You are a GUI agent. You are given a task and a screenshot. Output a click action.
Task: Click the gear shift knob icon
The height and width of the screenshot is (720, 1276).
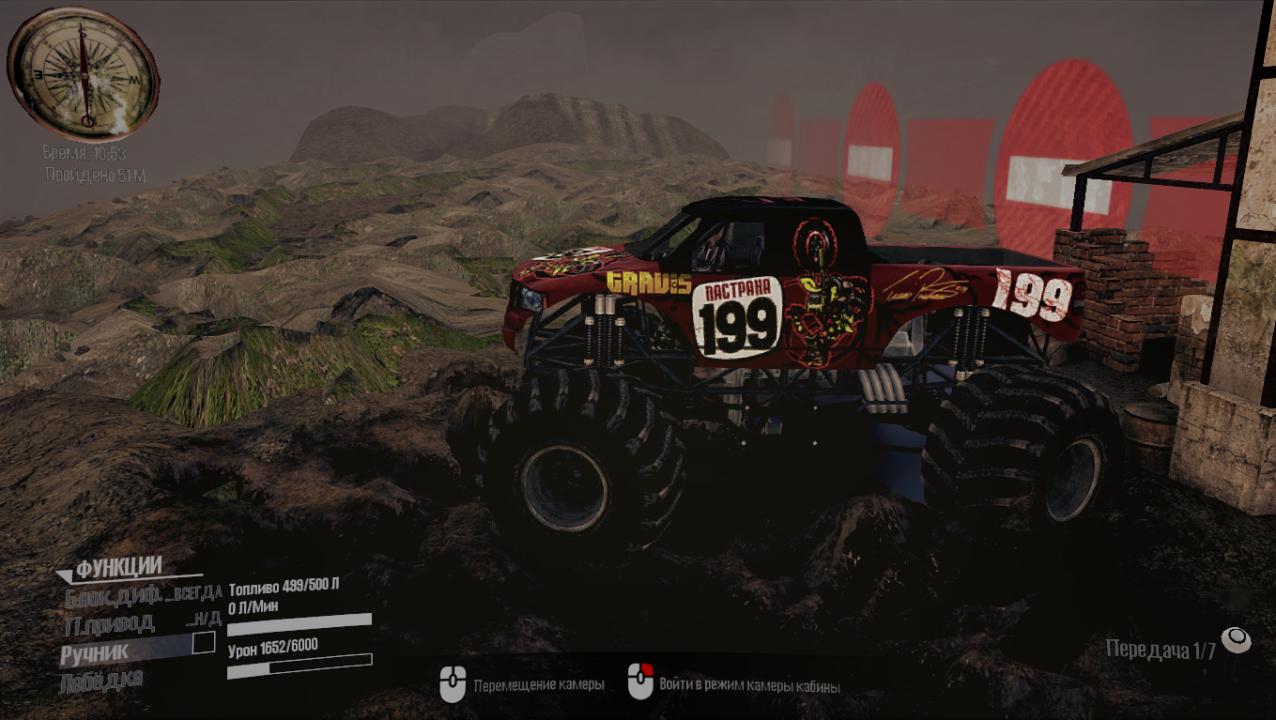1236,640
